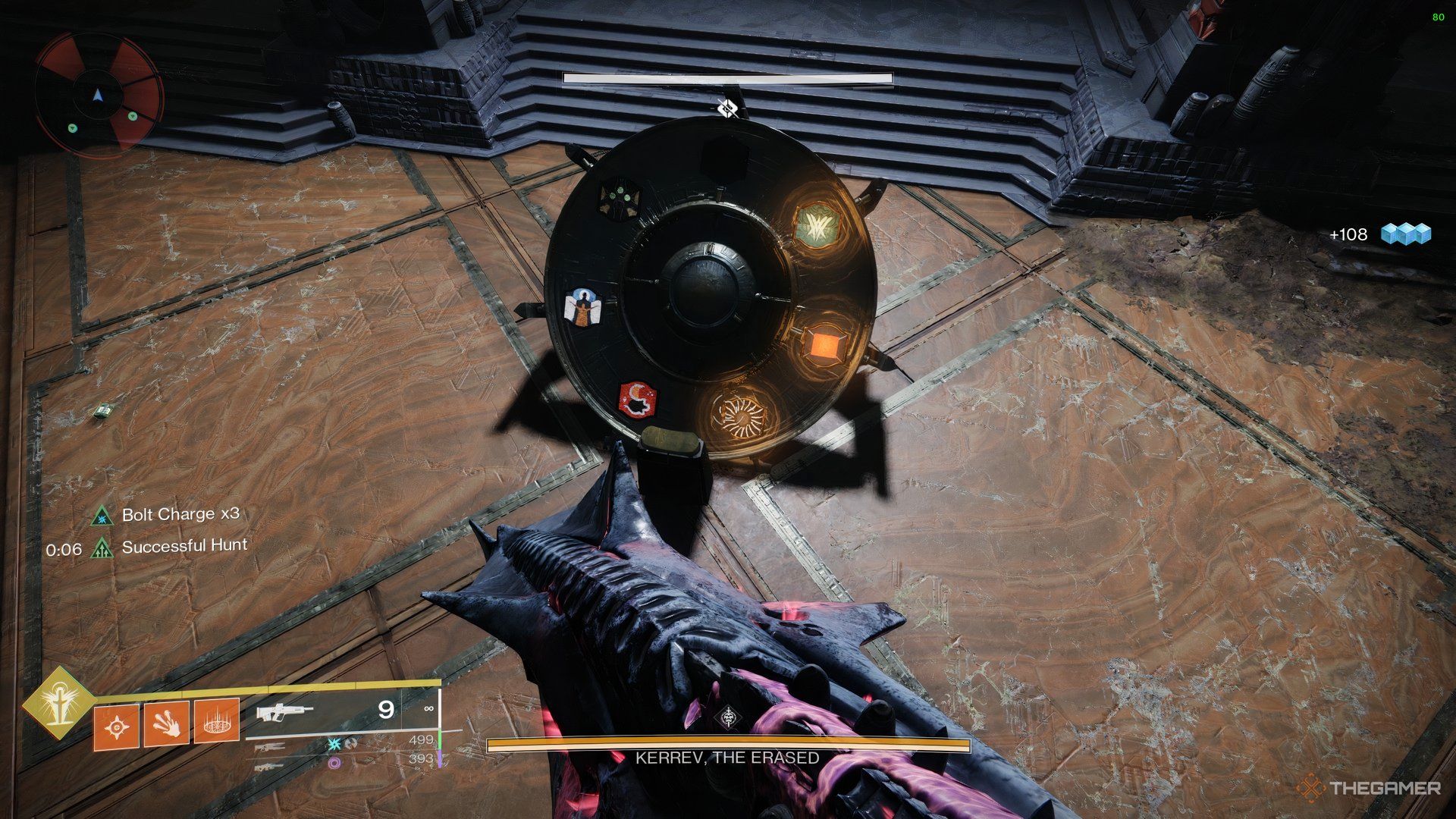Viewport: 1456px width, 819px height.
Task: Select the orange grenade ability icon
Action: [117, 727]
